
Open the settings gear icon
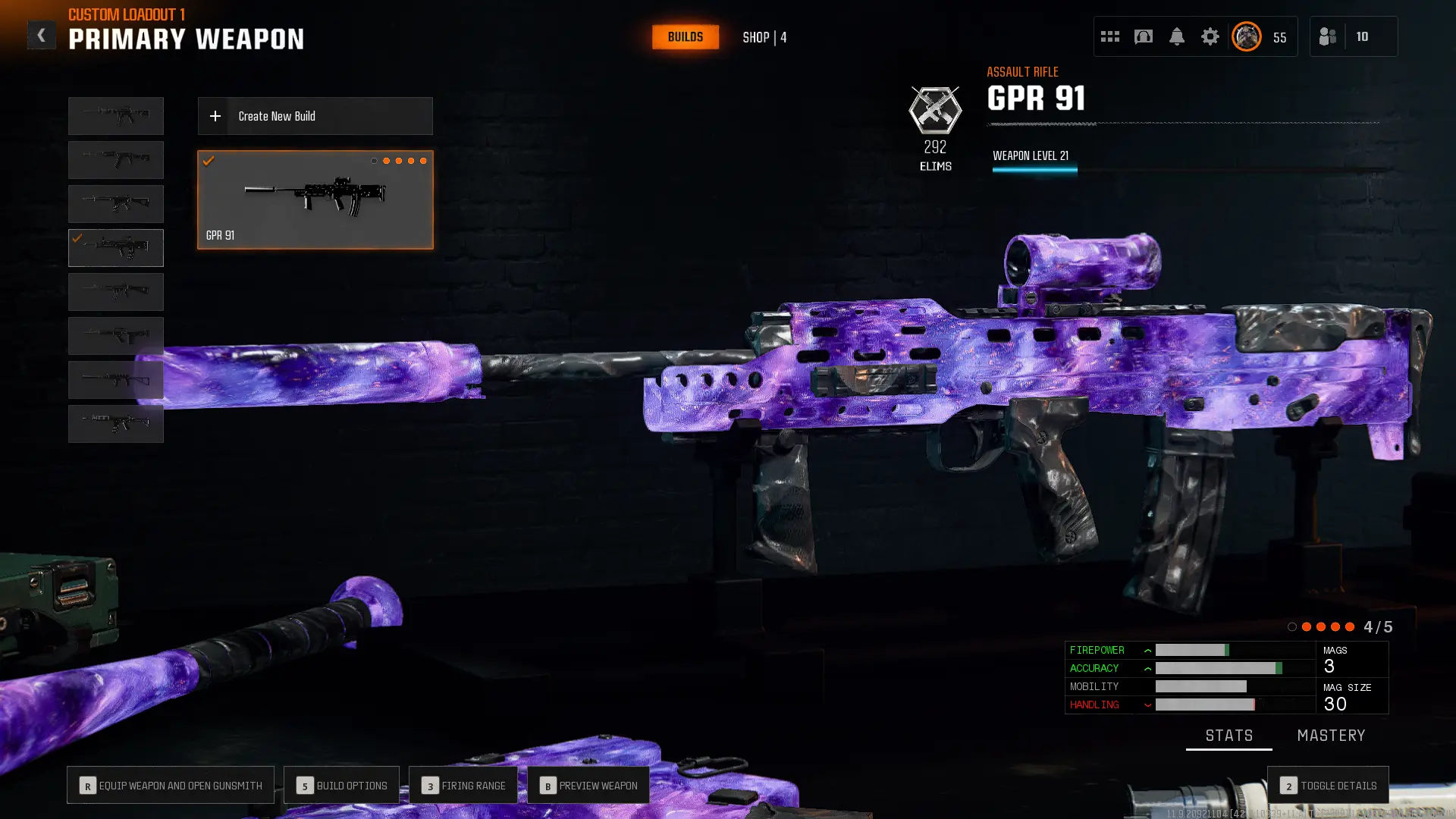coord(1210,36)
